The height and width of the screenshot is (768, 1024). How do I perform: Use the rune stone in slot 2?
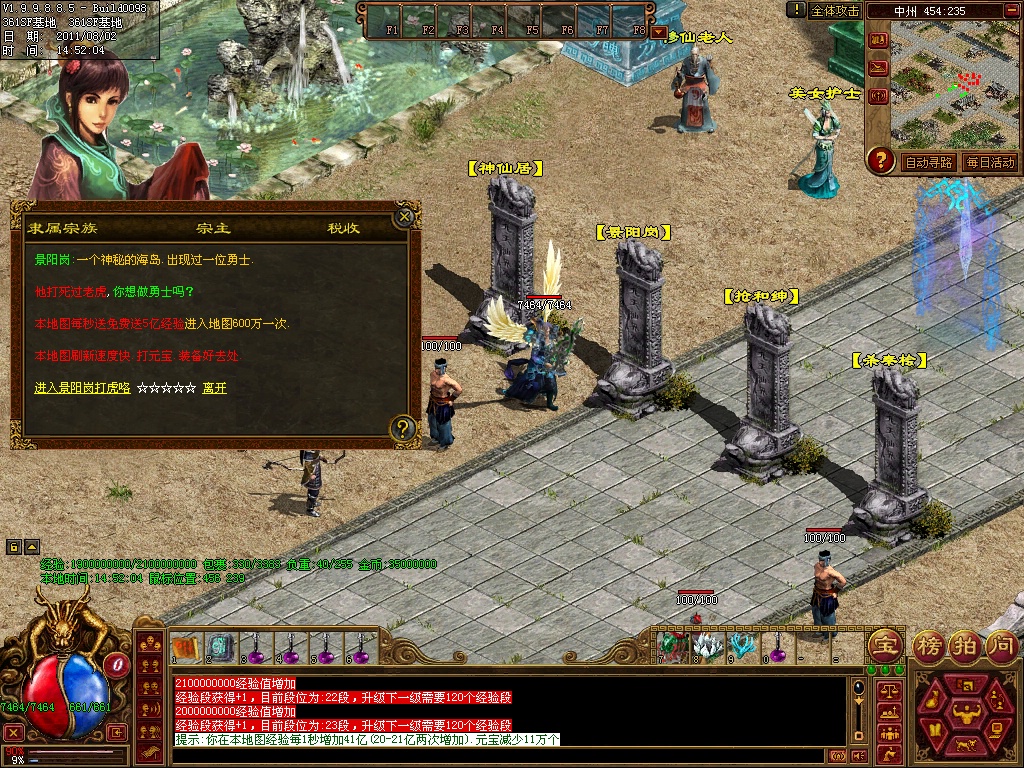221,648
